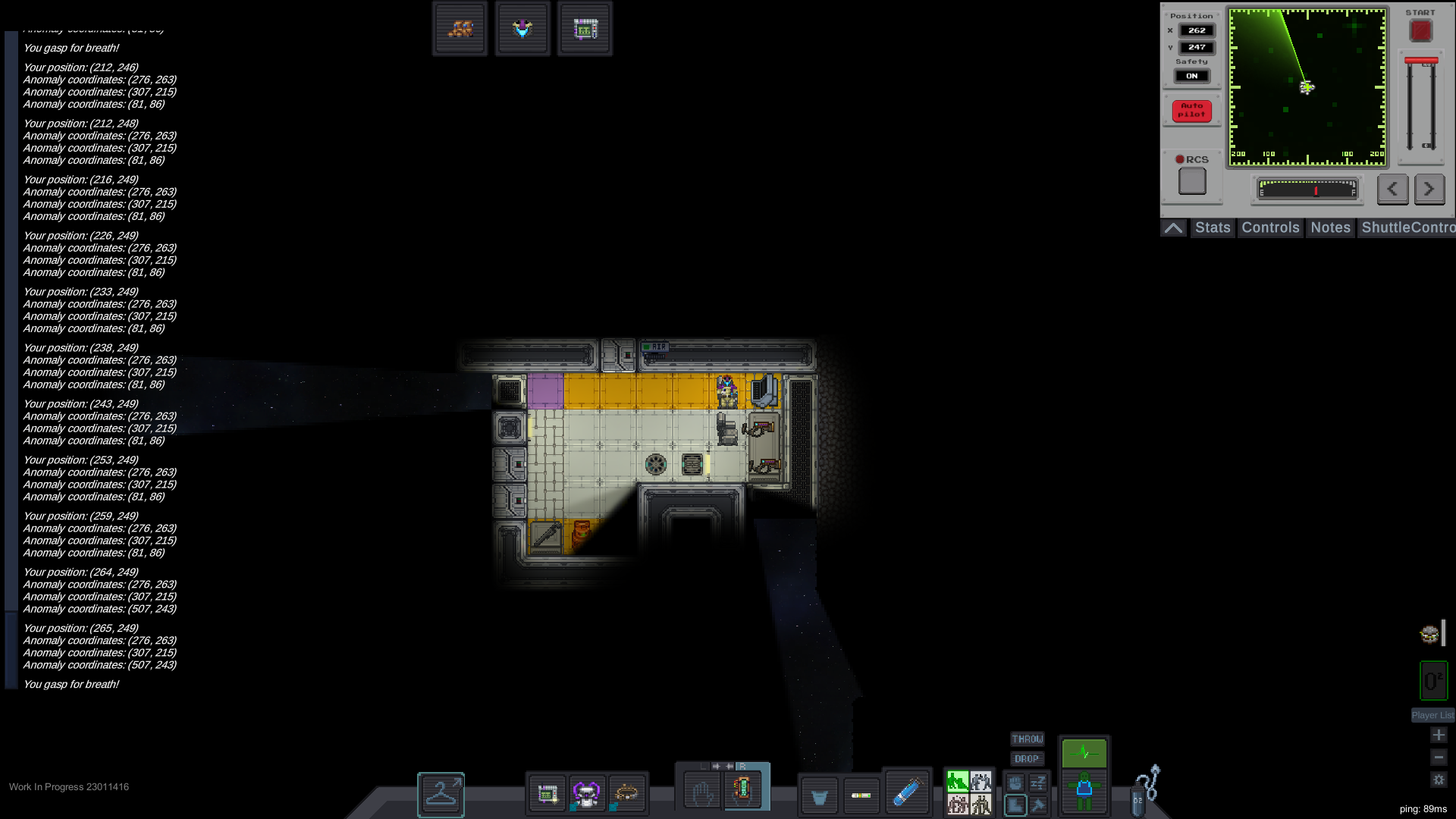Click the right arrow on the shuttle console
Image resolution: width=1456 pixels, height=819 pixels.
pyautogui.click(x=1429, y=189)
